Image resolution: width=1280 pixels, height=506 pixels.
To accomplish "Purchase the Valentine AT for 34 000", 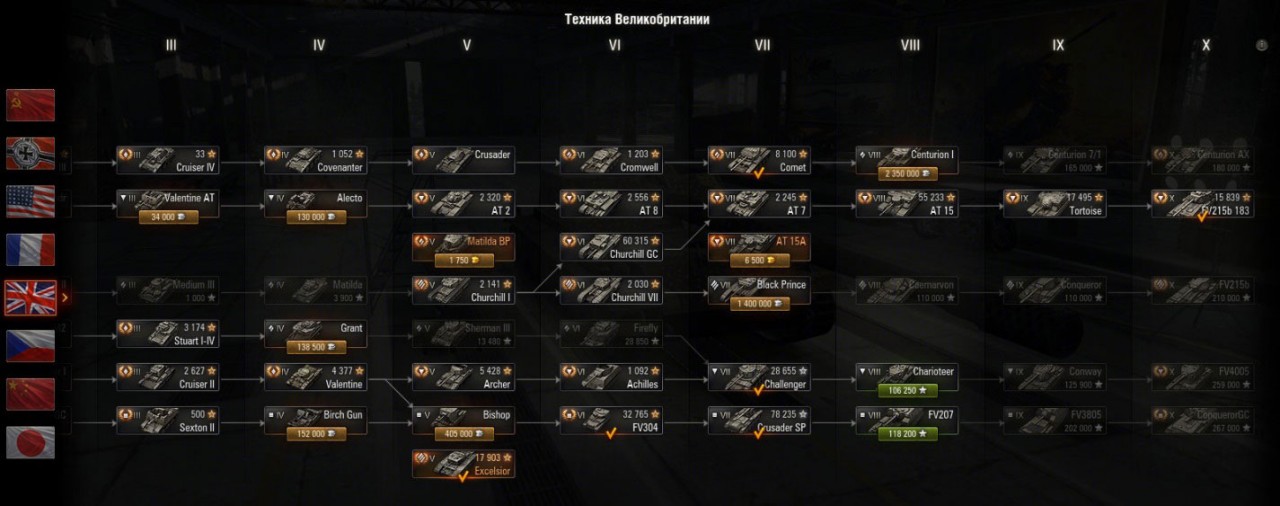I will pyautogui.click(x=168, y=217).
